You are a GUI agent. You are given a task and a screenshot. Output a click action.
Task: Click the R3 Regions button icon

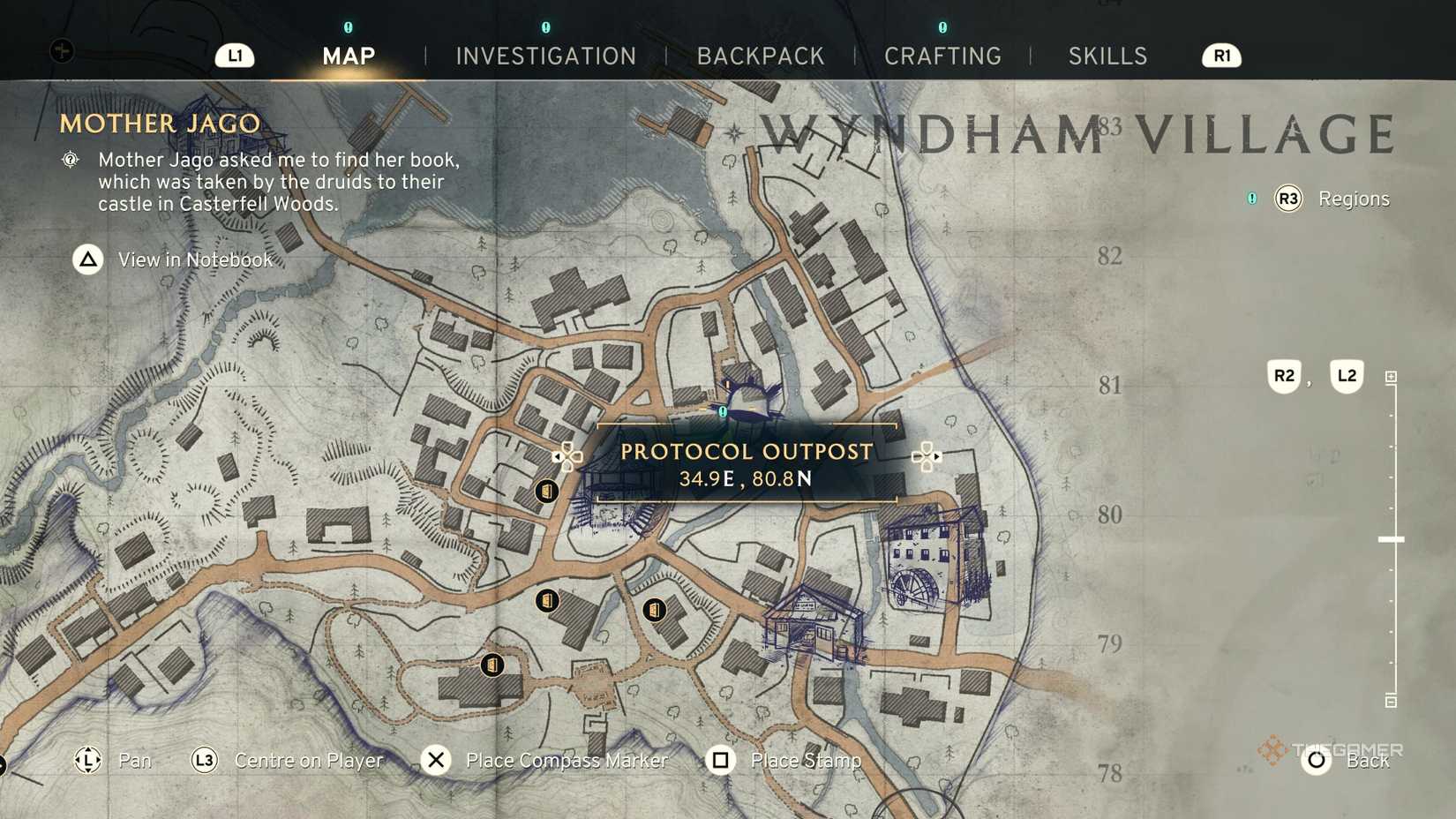pos(1287,199)
